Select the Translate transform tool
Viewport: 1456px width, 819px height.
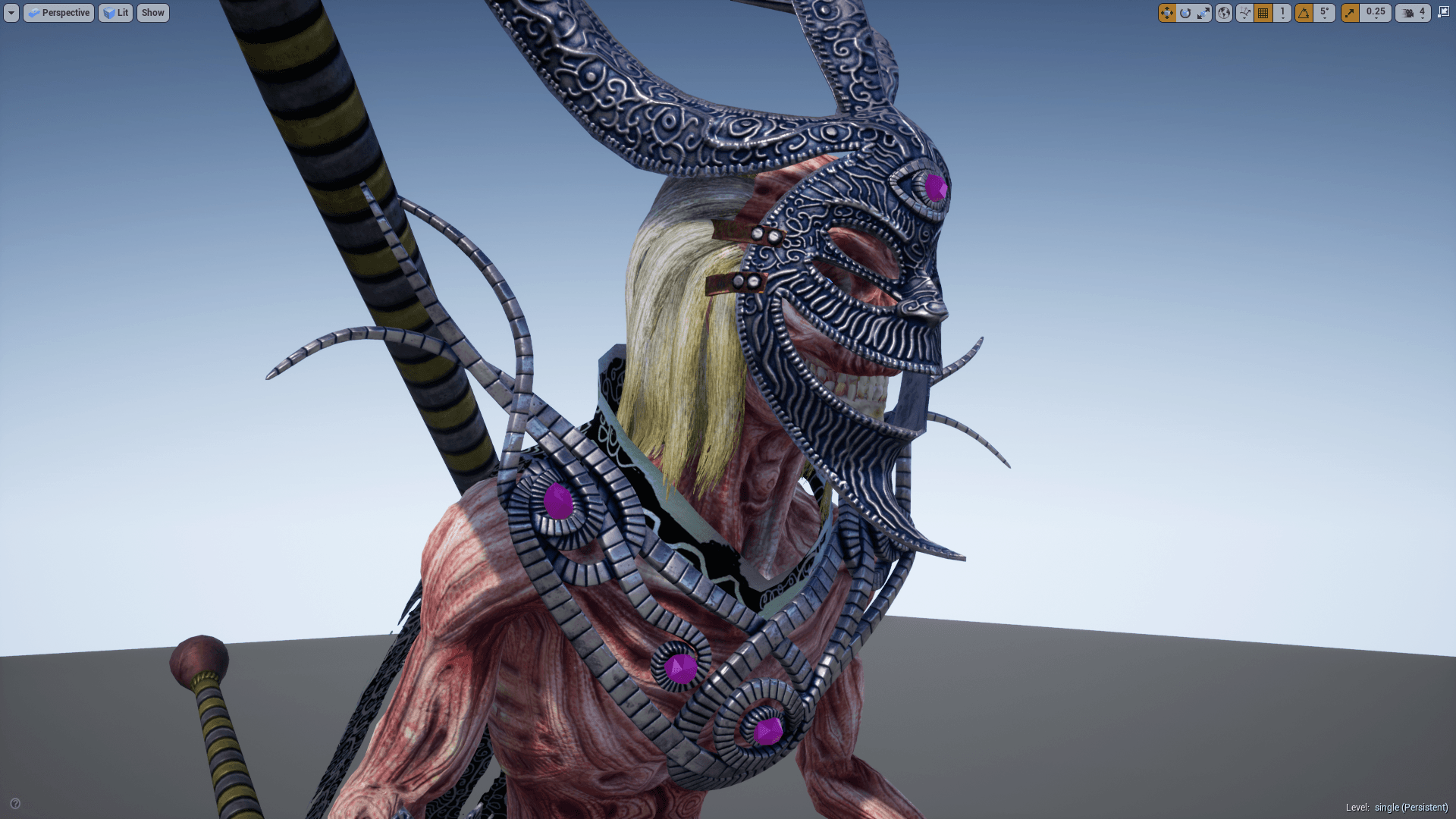point(1167,13)
